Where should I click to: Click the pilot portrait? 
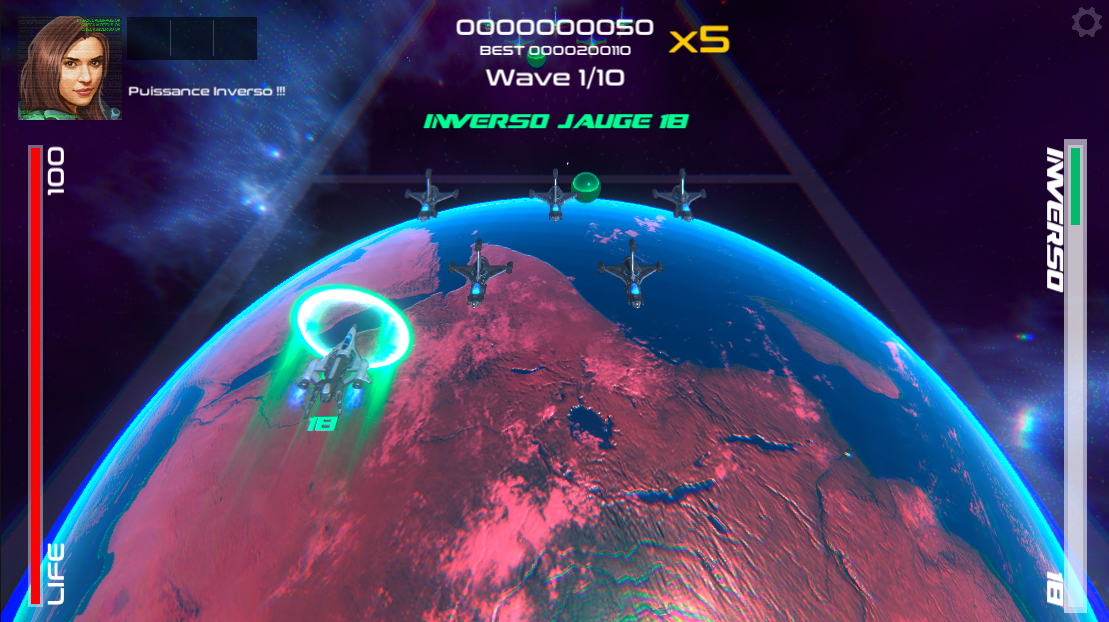pyautogui.click(x=70, y=68)
